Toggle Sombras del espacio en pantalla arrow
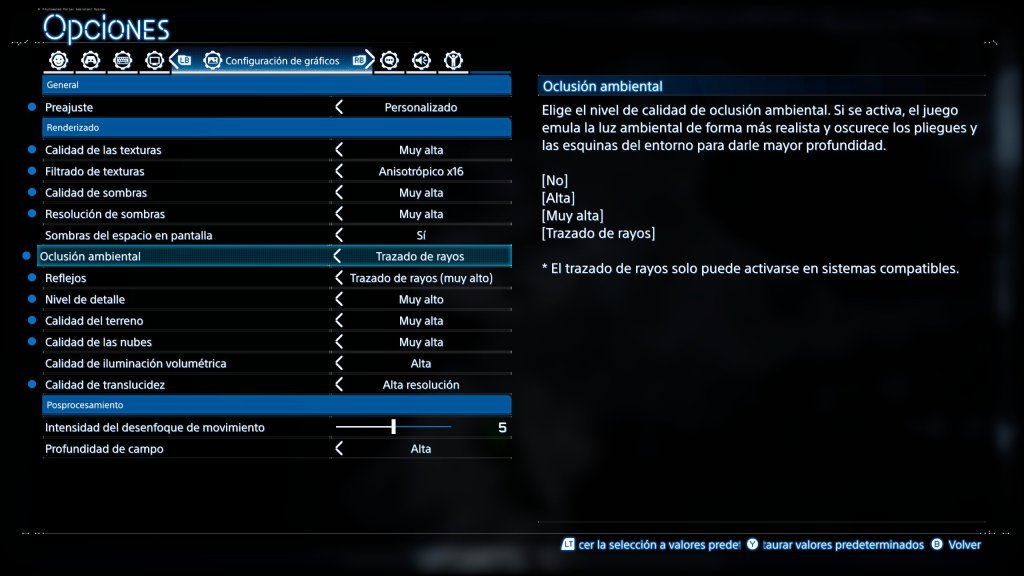The height and width of the screenshot is (576, 1024). coord(339,235)
